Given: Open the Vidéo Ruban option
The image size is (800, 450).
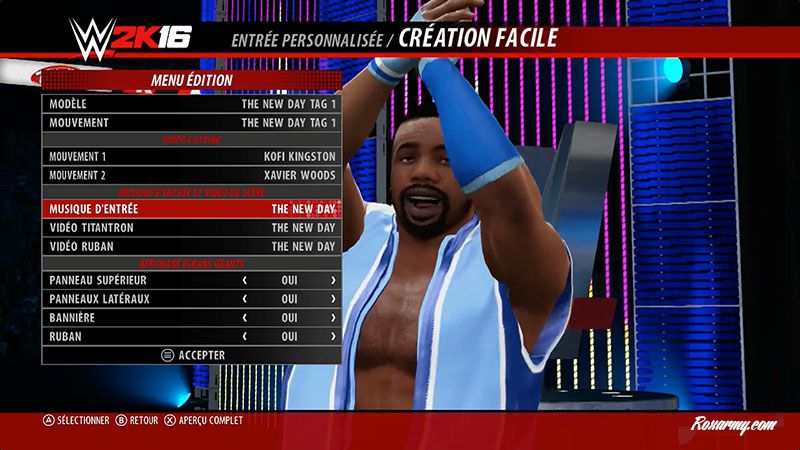Looking at the screenshot, I should pos(191,246).
